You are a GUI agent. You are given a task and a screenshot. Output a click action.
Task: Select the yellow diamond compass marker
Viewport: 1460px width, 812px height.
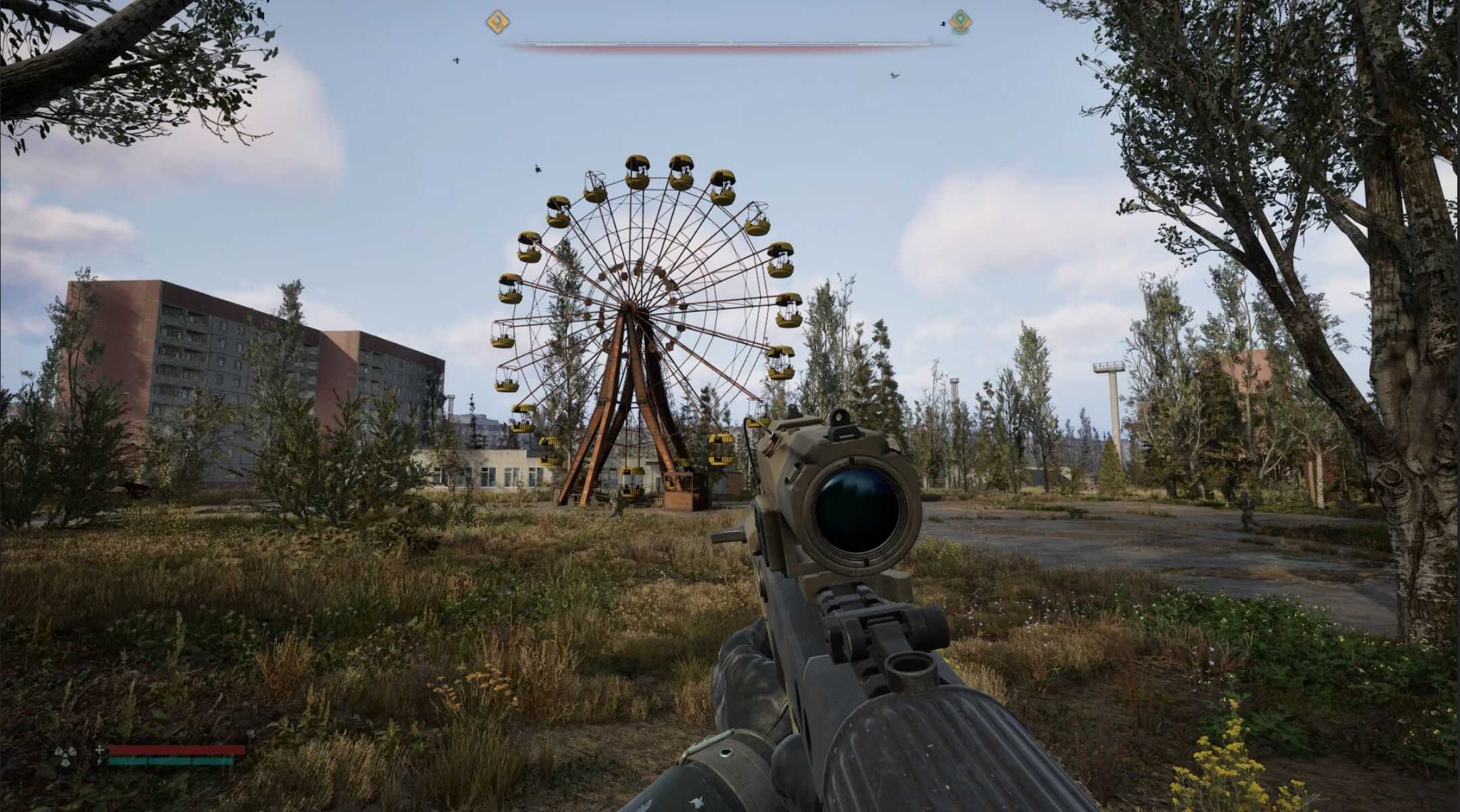click(497, 22)
